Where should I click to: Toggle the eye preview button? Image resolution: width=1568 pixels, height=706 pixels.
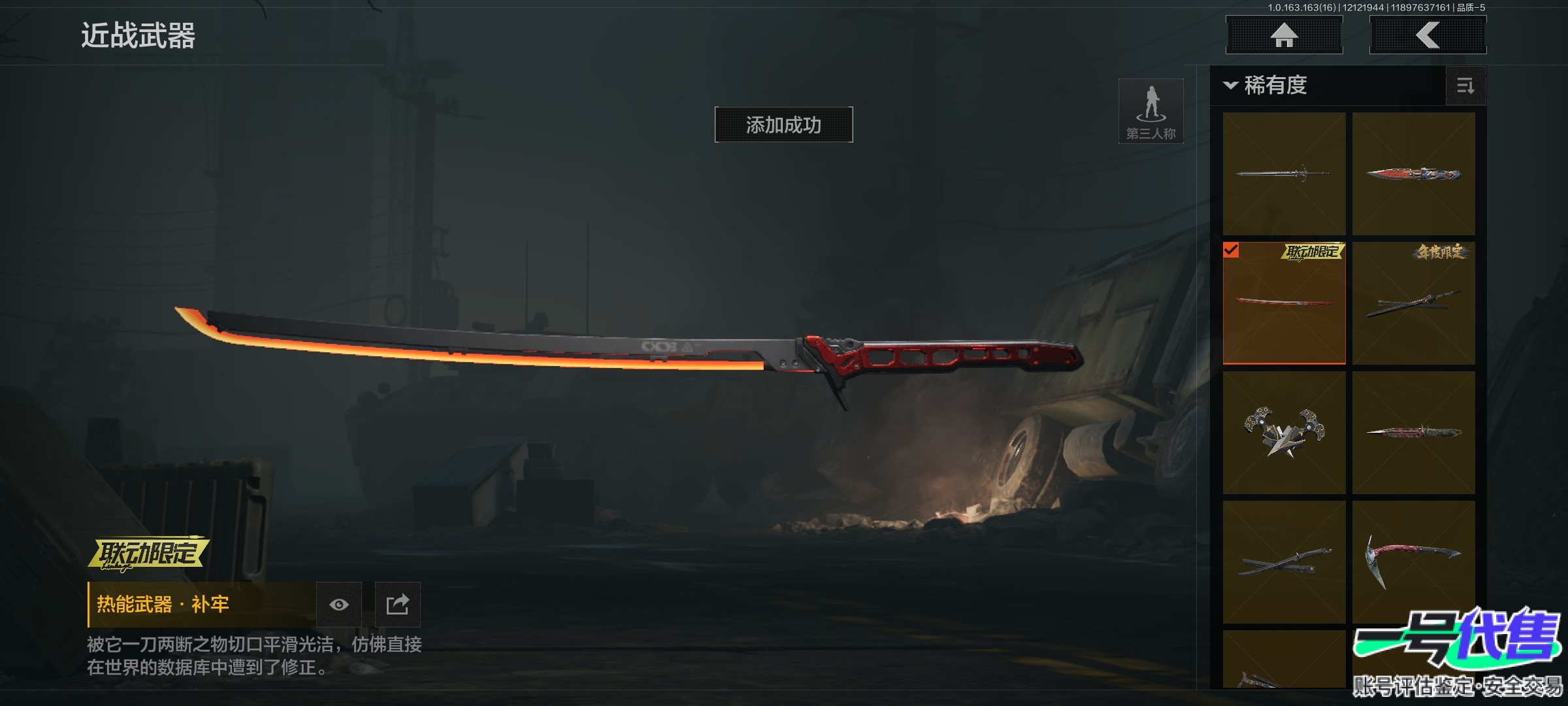(x=338, y=605)
